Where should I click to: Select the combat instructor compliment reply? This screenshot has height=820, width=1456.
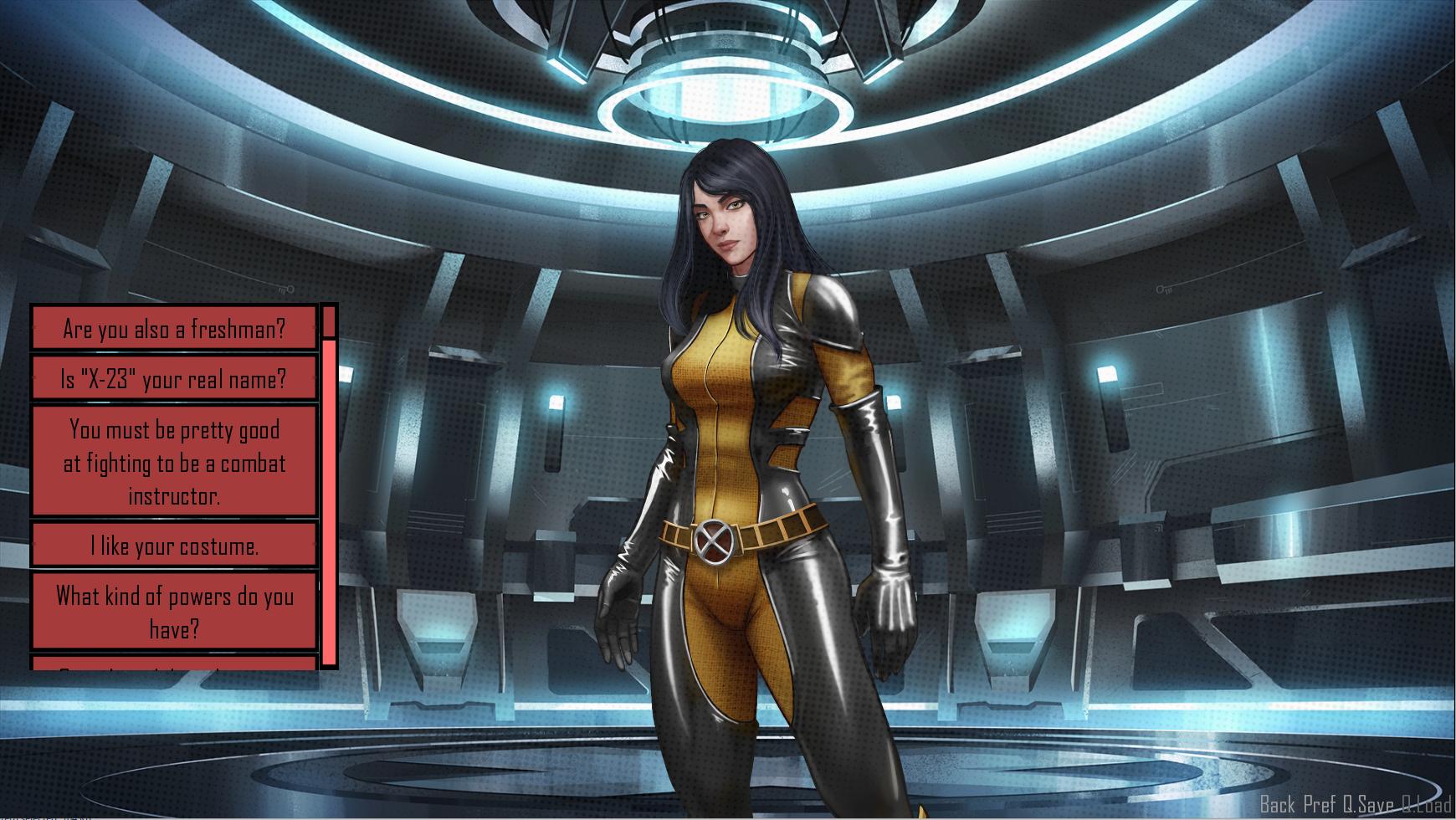point(174,462)
